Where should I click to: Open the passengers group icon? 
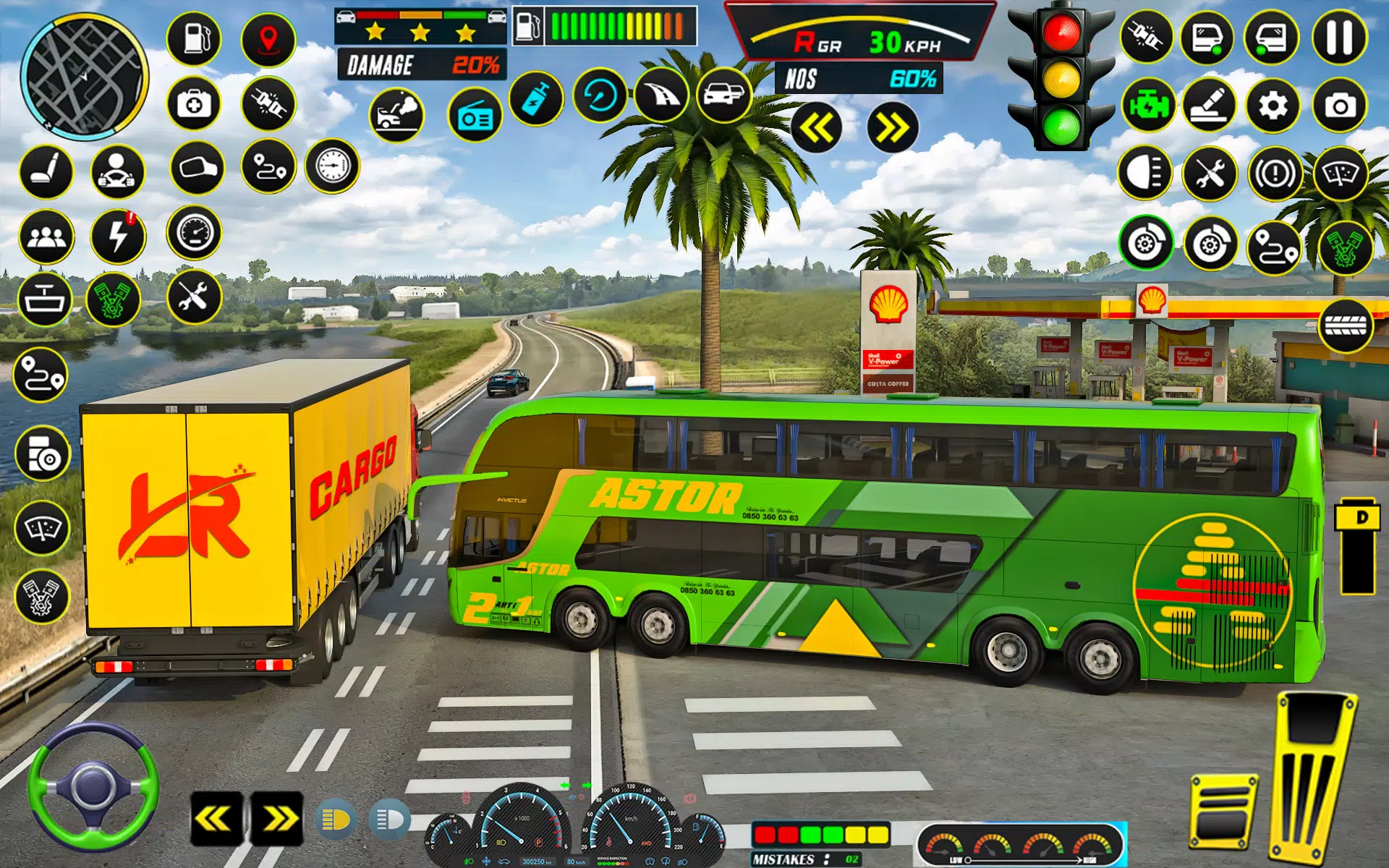click(47, 237)
